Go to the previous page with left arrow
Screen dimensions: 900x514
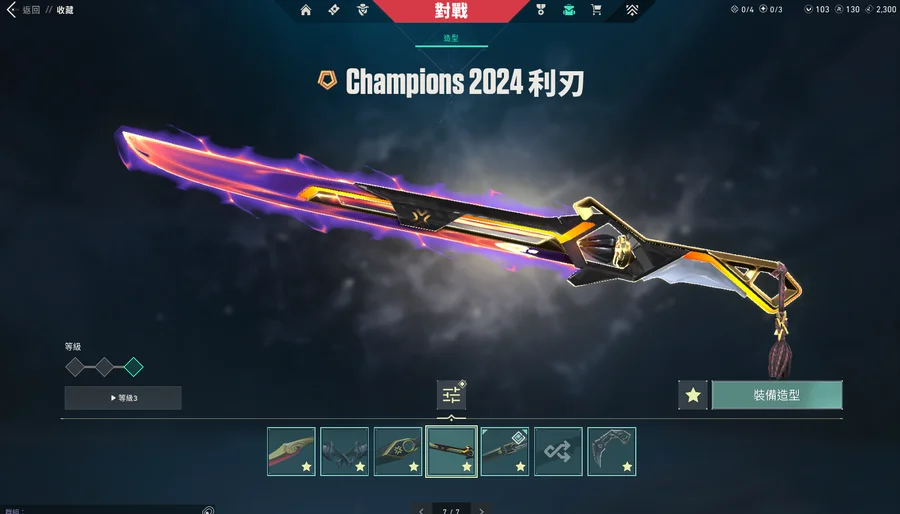(x=422, y=510)
